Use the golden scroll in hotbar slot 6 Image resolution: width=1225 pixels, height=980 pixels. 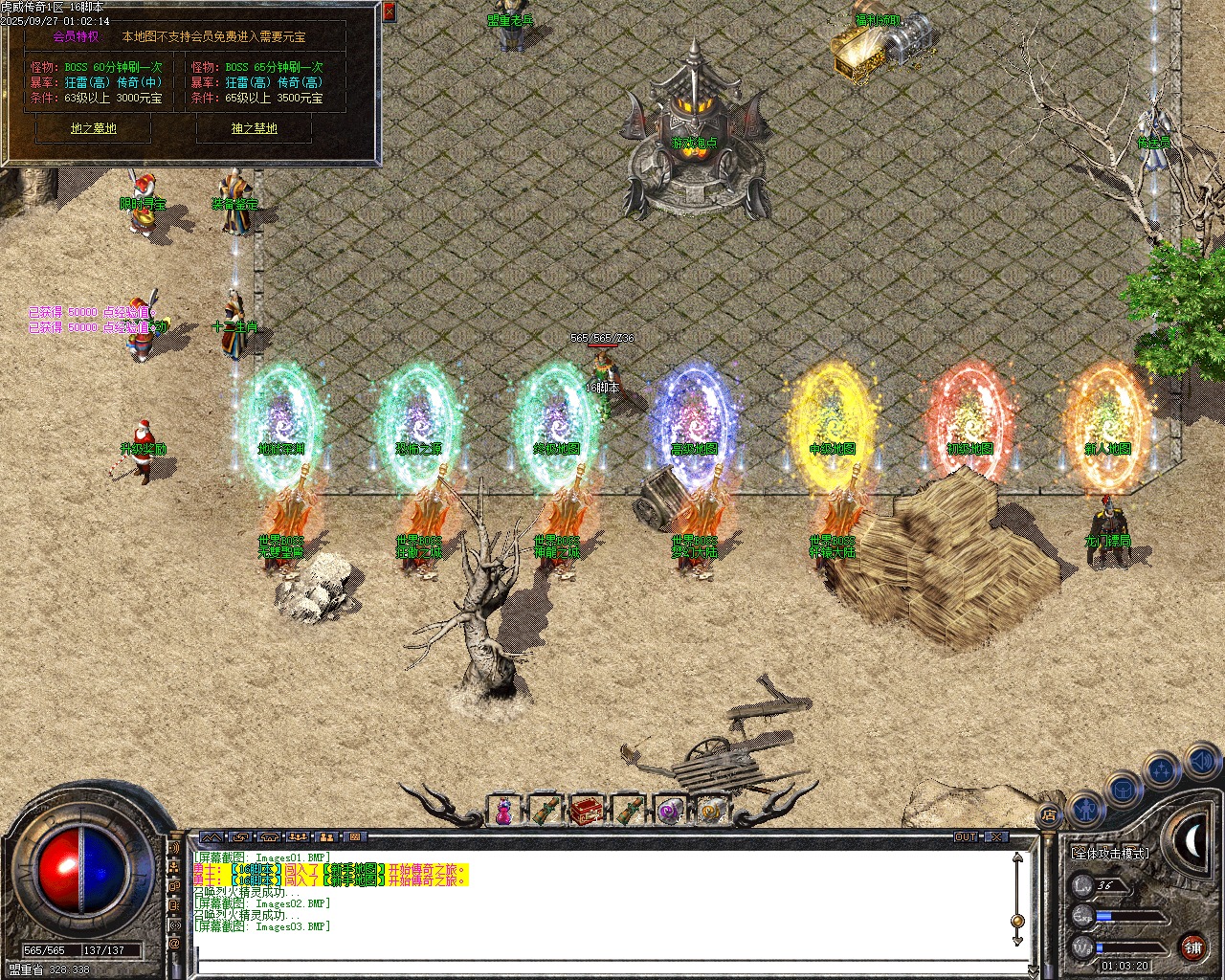point(710,812)
